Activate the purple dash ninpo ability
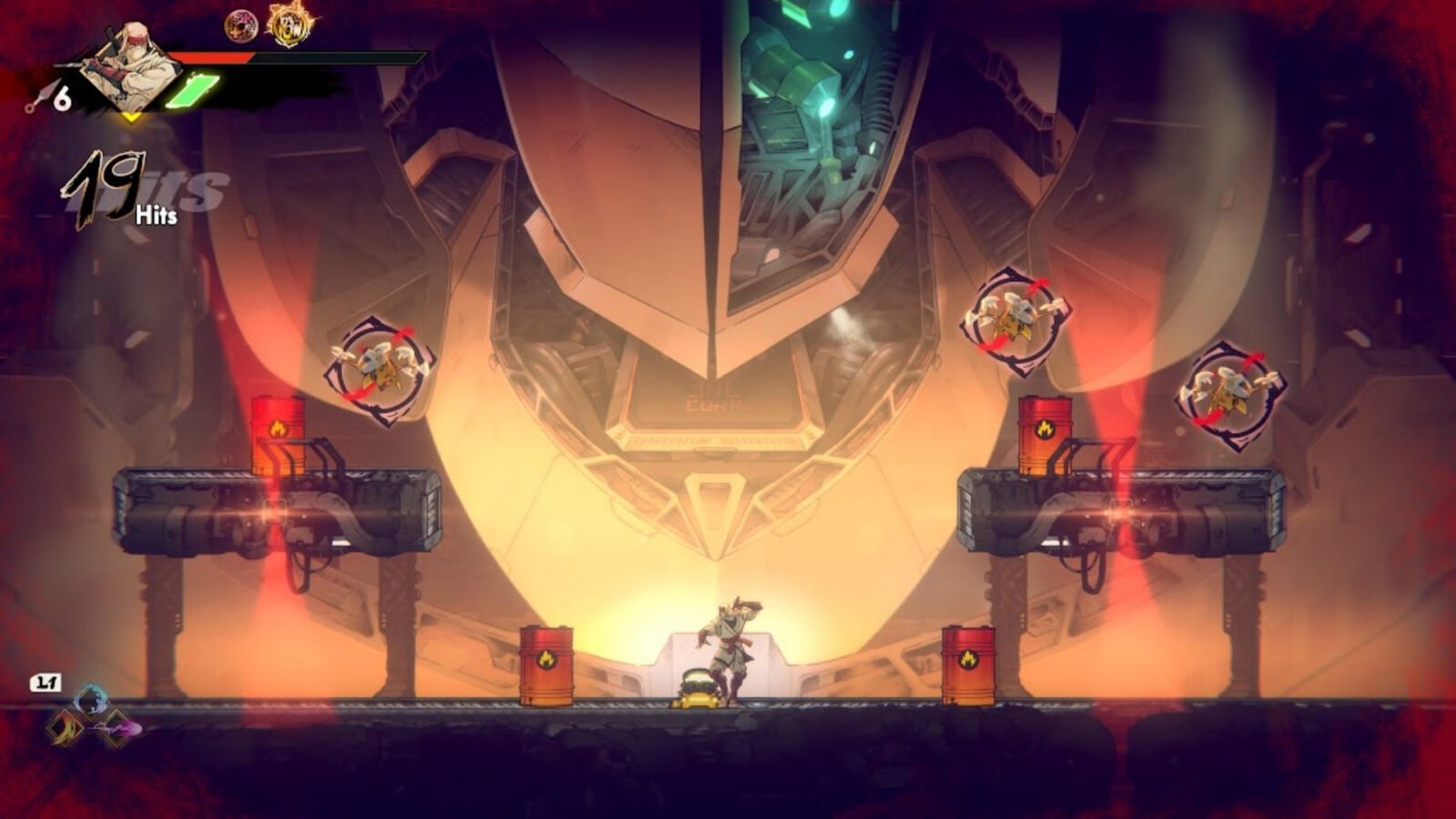1456x819 pixels. (120, 728)
